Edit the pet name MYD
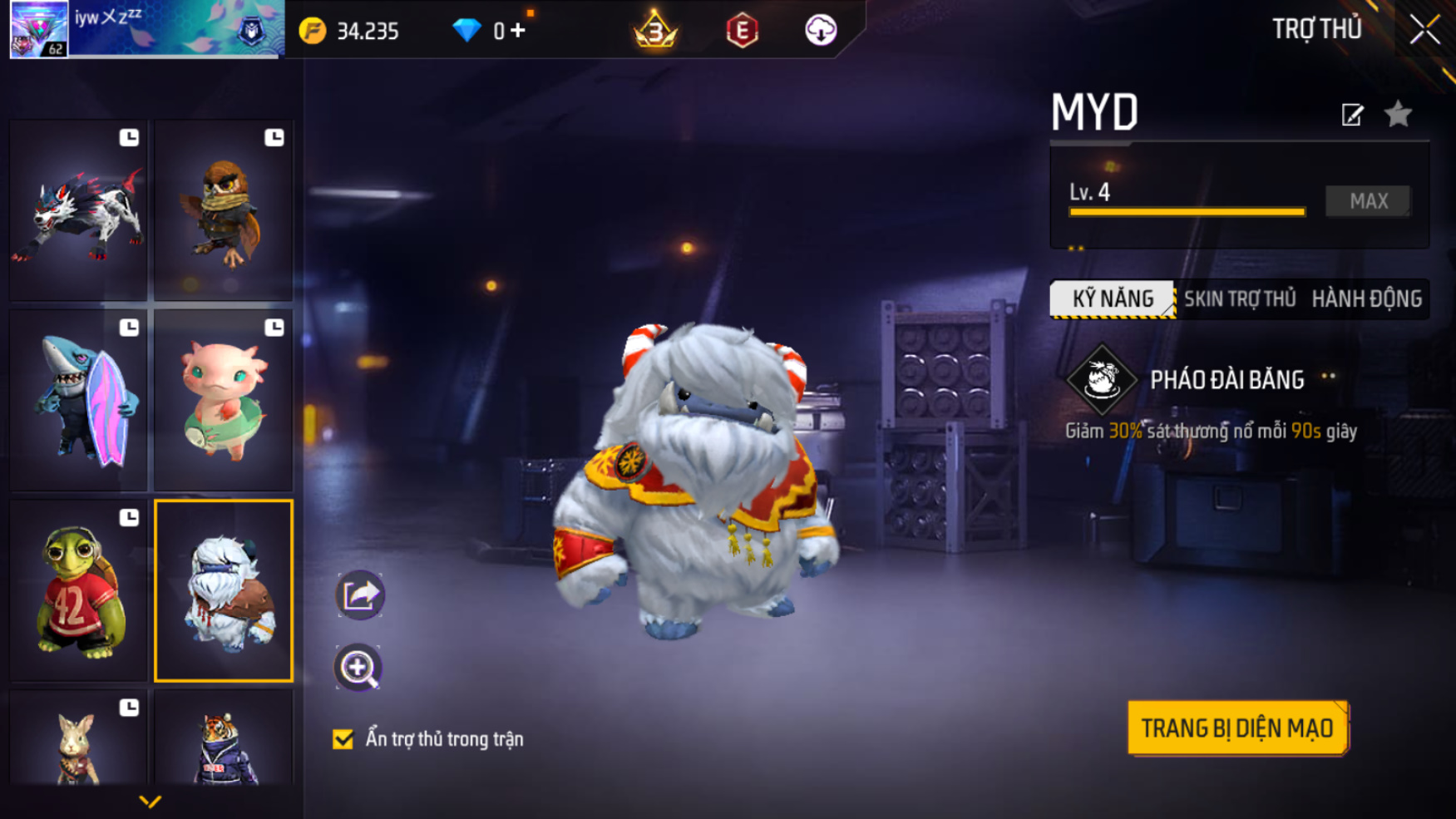 [x=1352, y=115]
